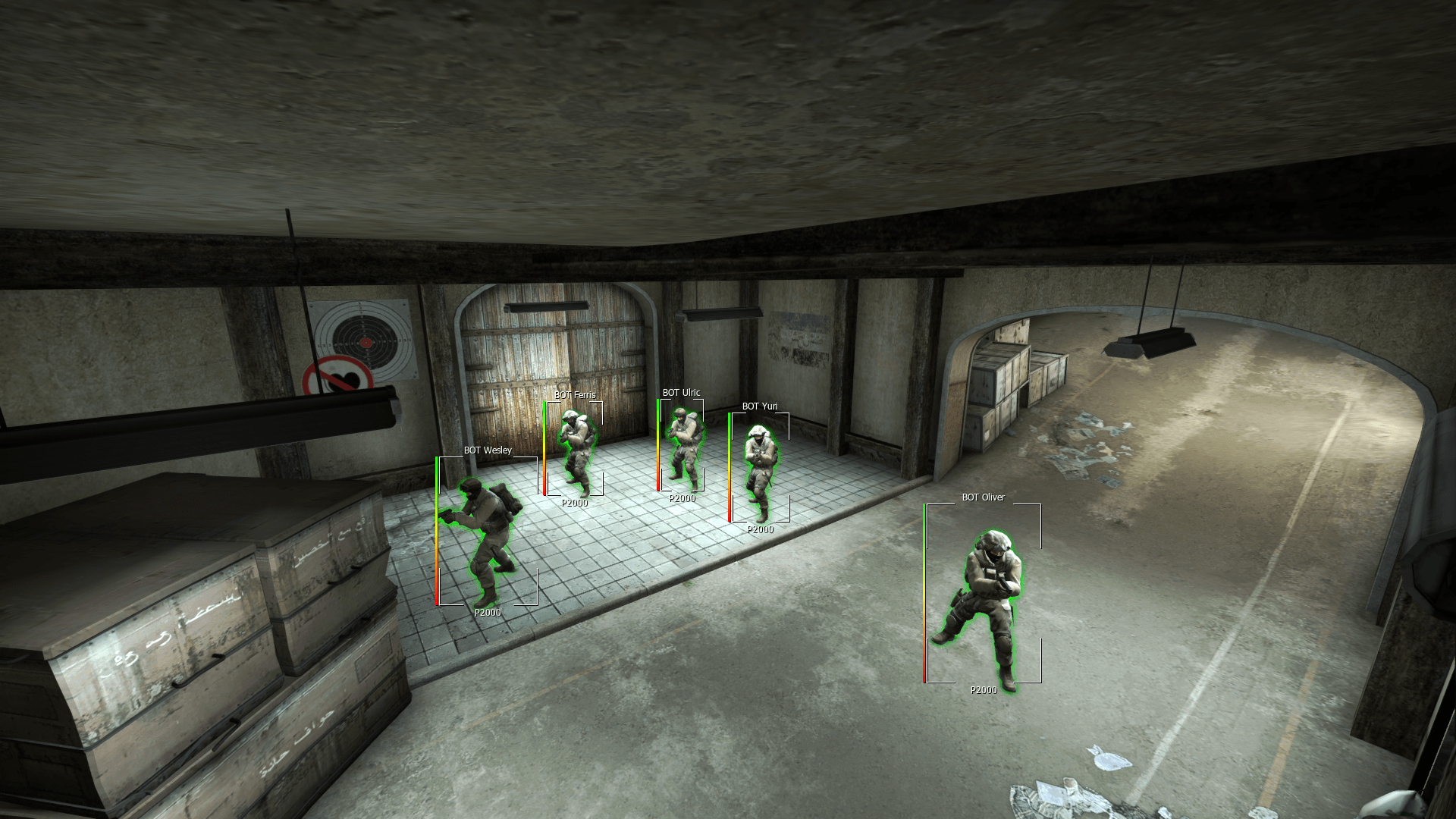Image resolution: width=1456 pixels, height=819 pixels.
Task: Click the P2000 label under BOT Wesley
Action: click(488, 612)
